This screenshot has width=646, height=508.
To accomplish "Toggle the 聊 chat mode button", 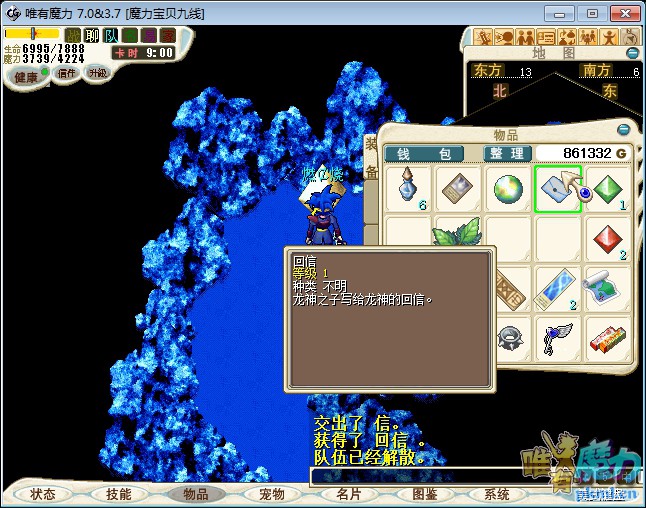I will point(92,35).
